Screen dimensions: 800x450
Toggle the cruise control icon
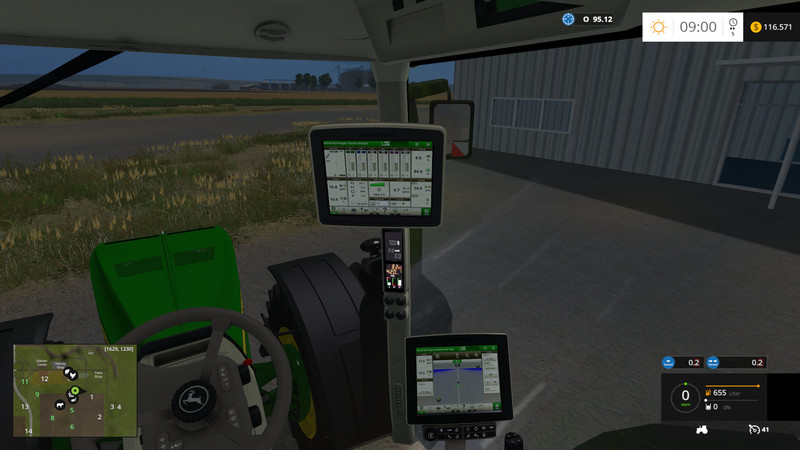(x=753, y=430)
